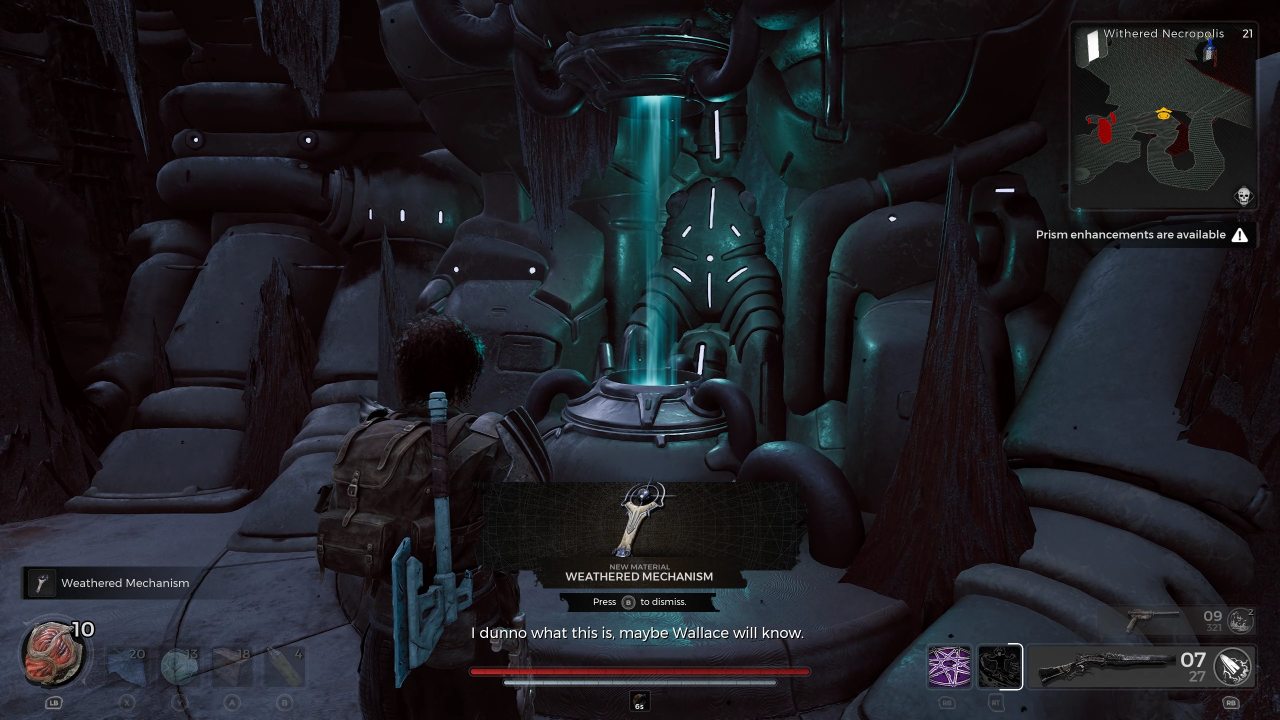Select the quick-item slot with 4 count
This screenshot has width=1280, height=720.
coord(283,667)
